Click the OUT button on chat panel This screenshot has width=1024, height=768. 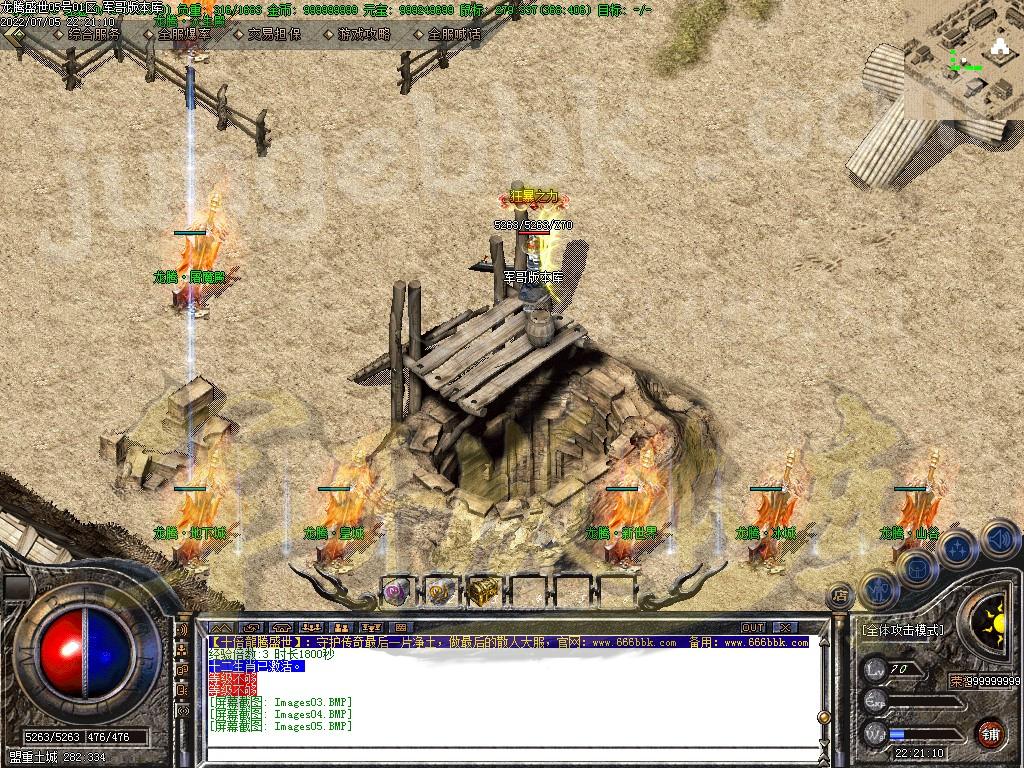click(x=753, y=628)
